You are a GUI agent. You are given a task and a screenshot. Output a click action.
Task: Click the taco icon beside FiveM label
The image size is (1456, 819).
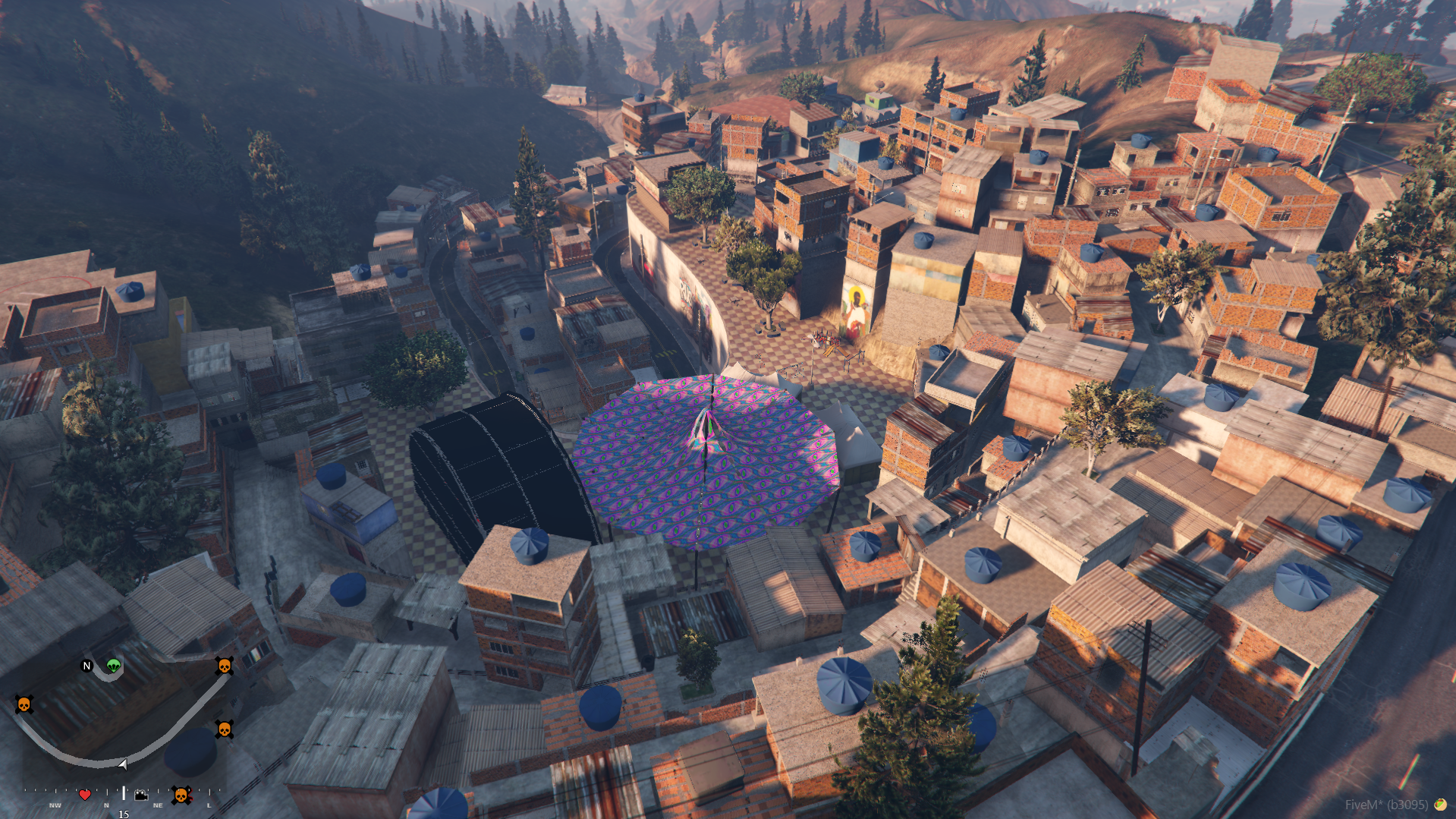(1439, 805)
